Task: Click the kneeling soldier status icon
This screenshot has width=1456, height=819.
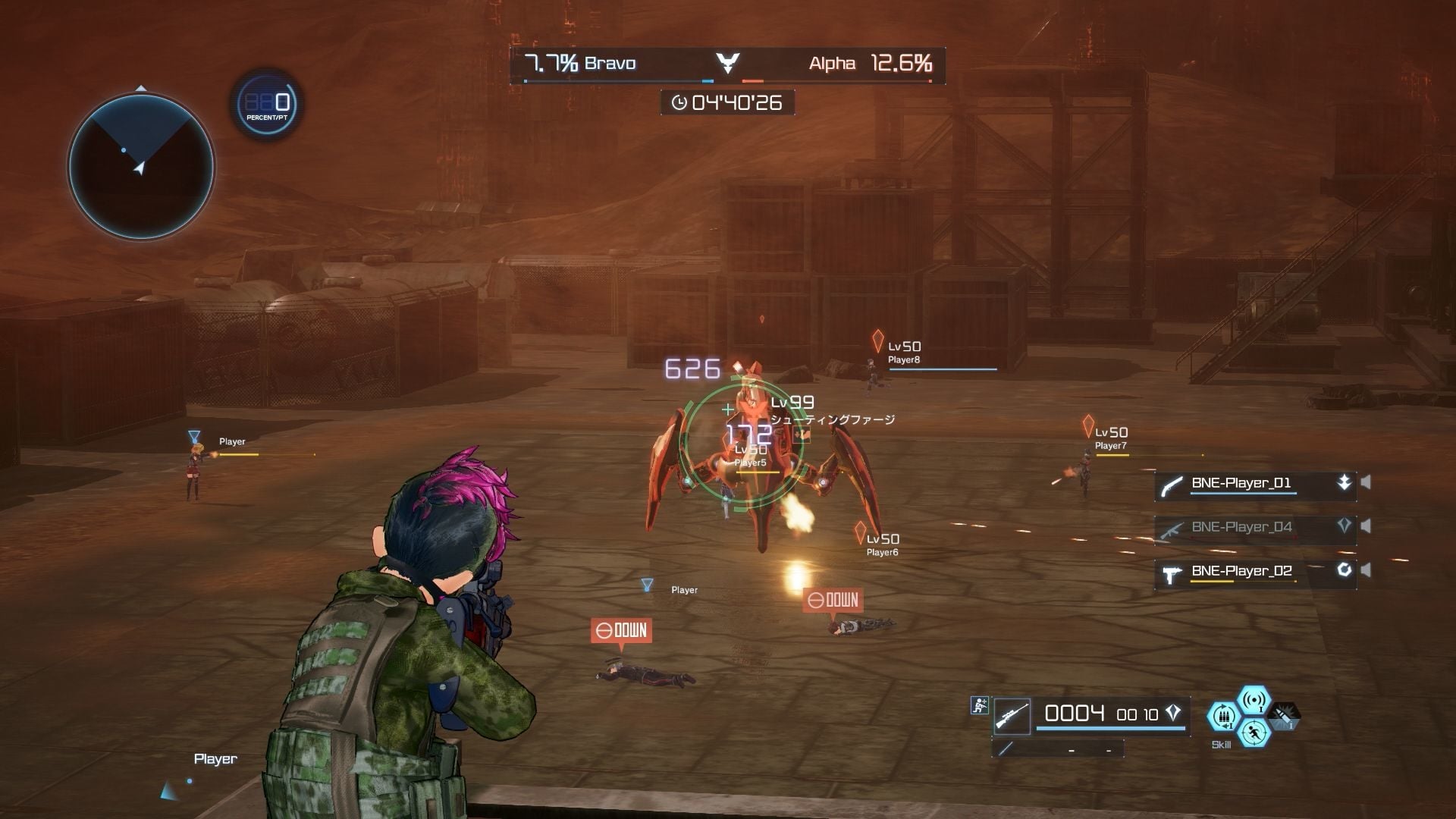Action: pos(979,705)
